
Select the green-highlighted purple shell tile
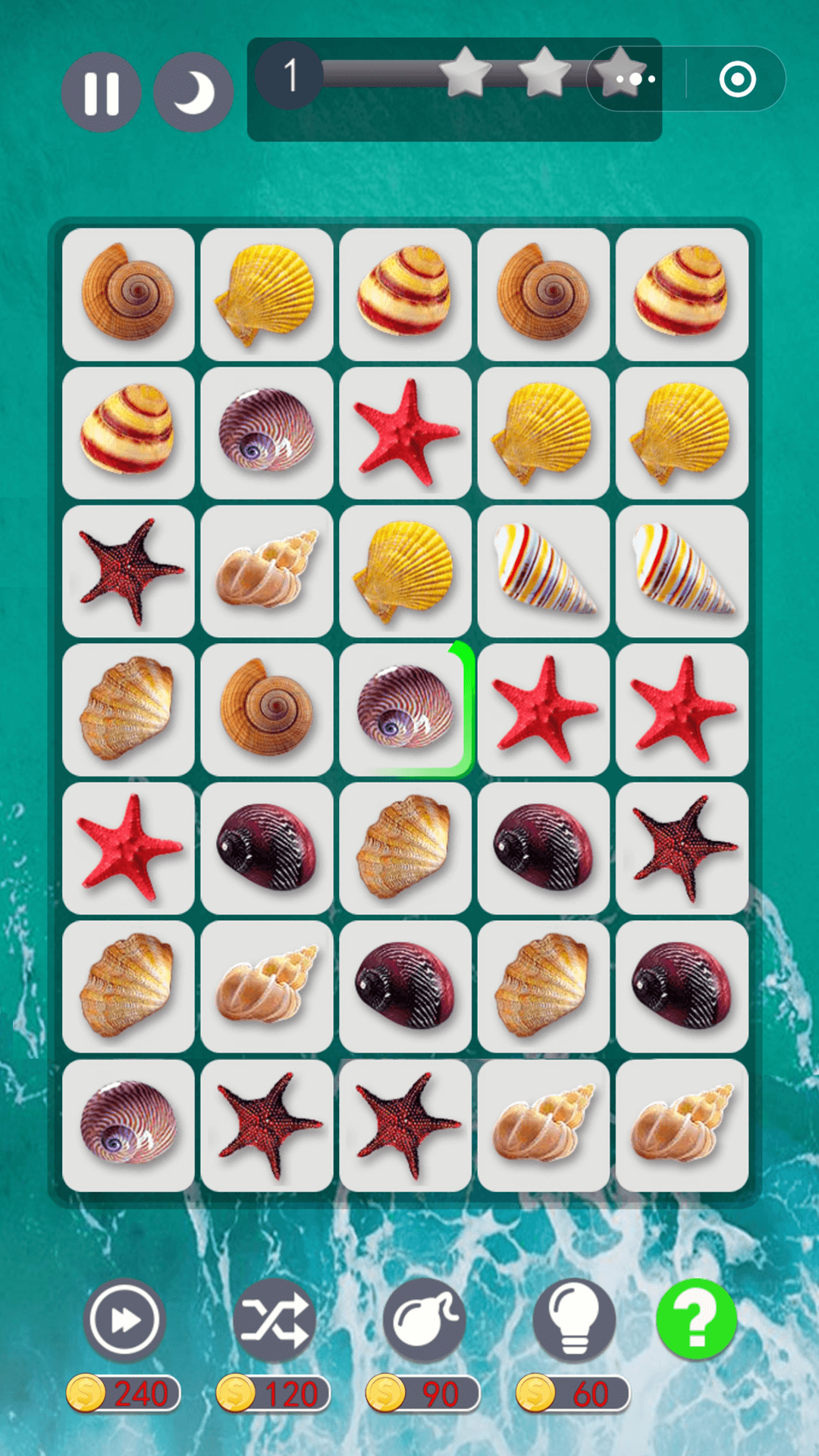click(x=405, y=710)
